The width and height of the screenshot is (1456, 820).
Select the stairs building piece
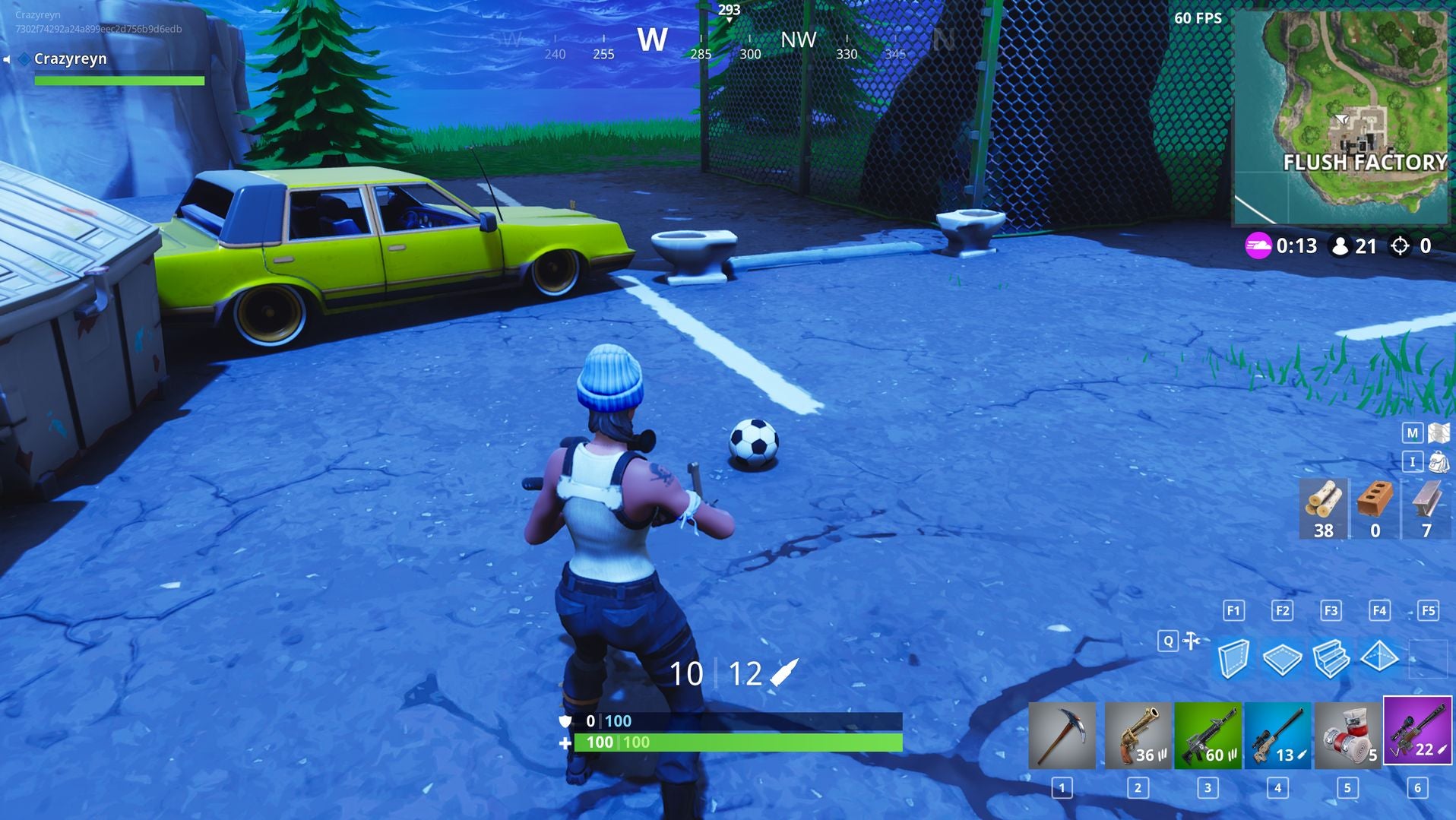coord(1331,660)
